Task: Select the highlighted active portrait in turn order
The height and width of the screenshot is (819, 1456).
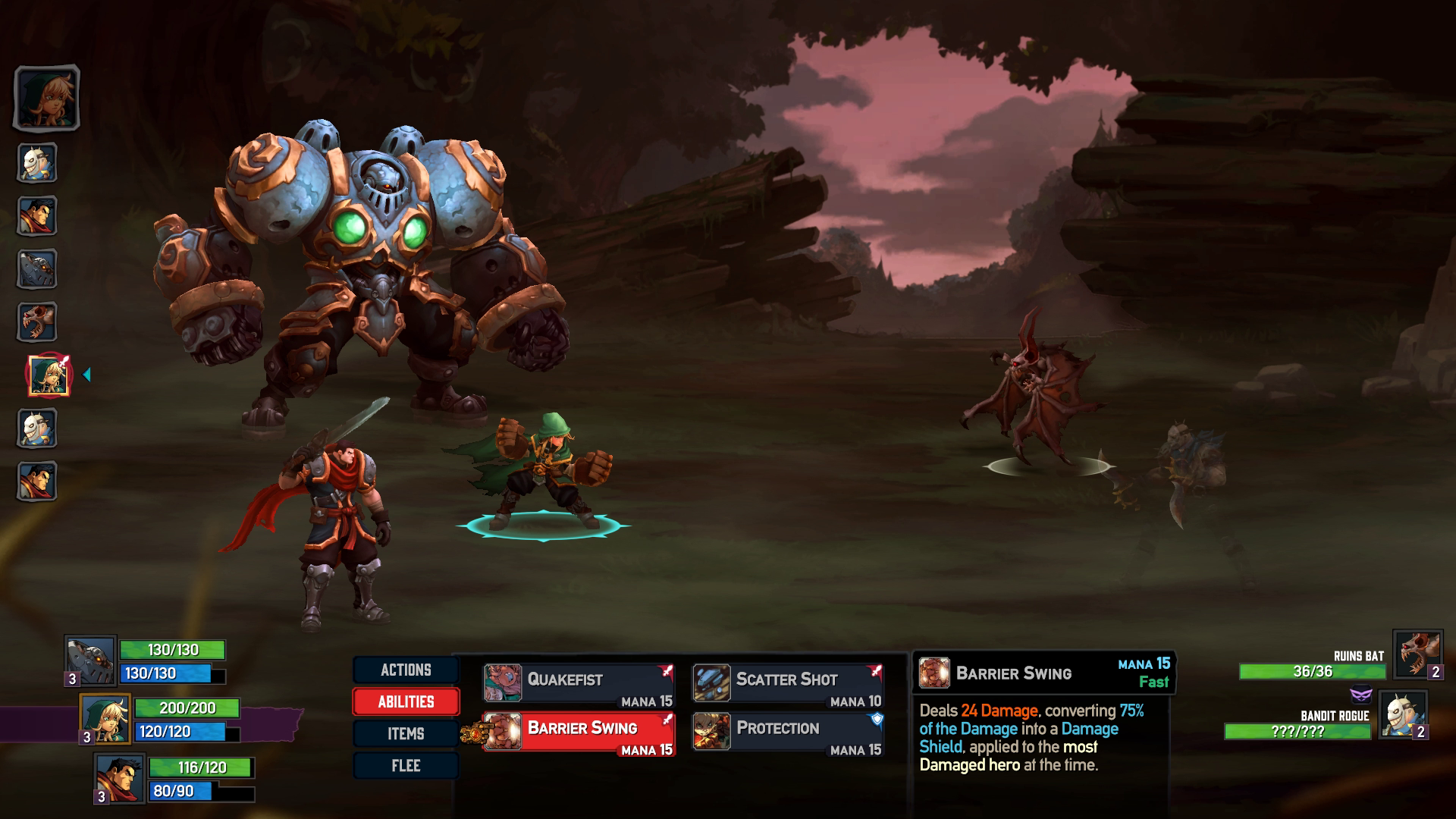Action: coord(47,372)
